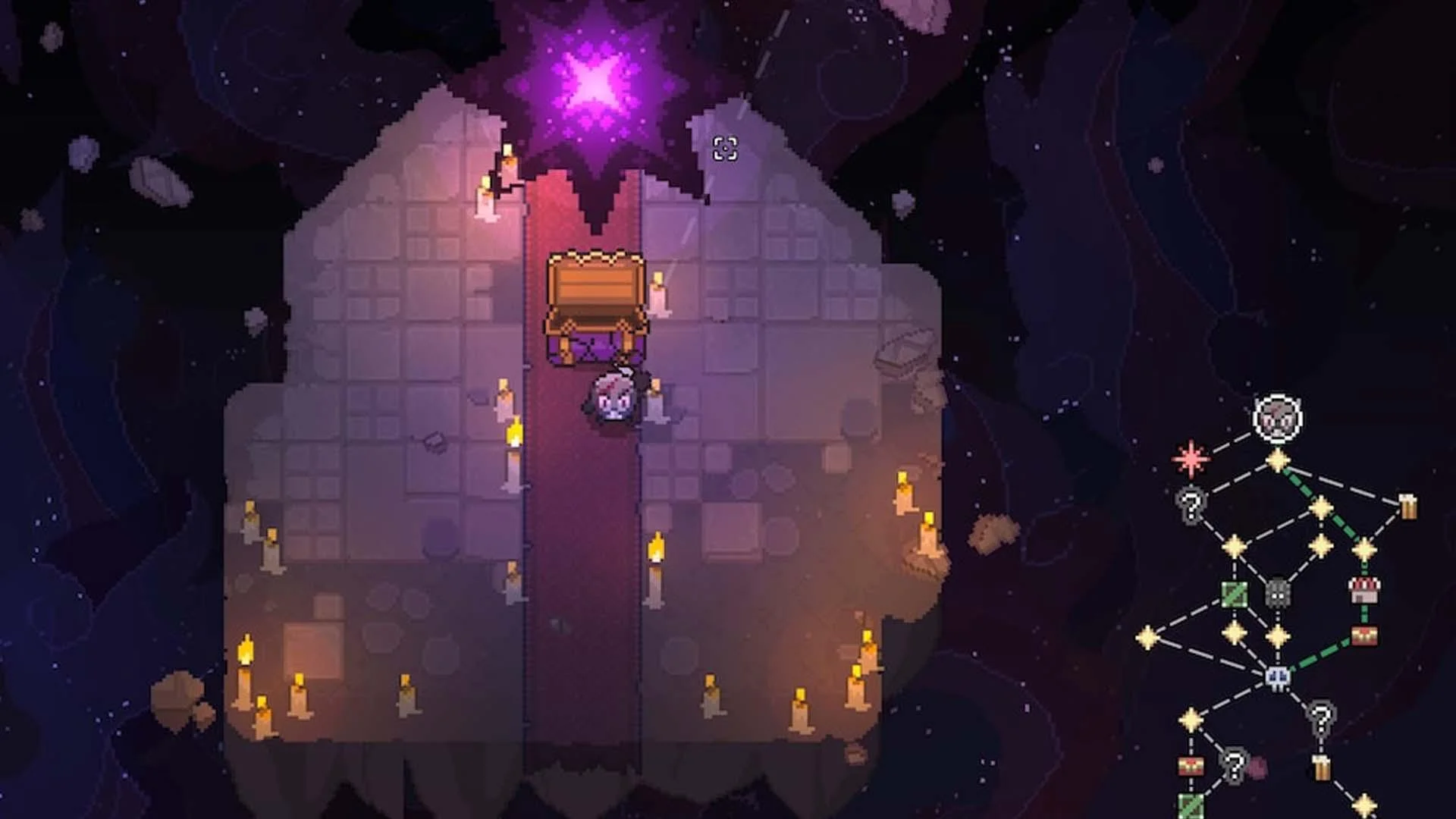Select the red chest node at the lower-left map
The image size is (1456, 819).
tap(1191, 766)
